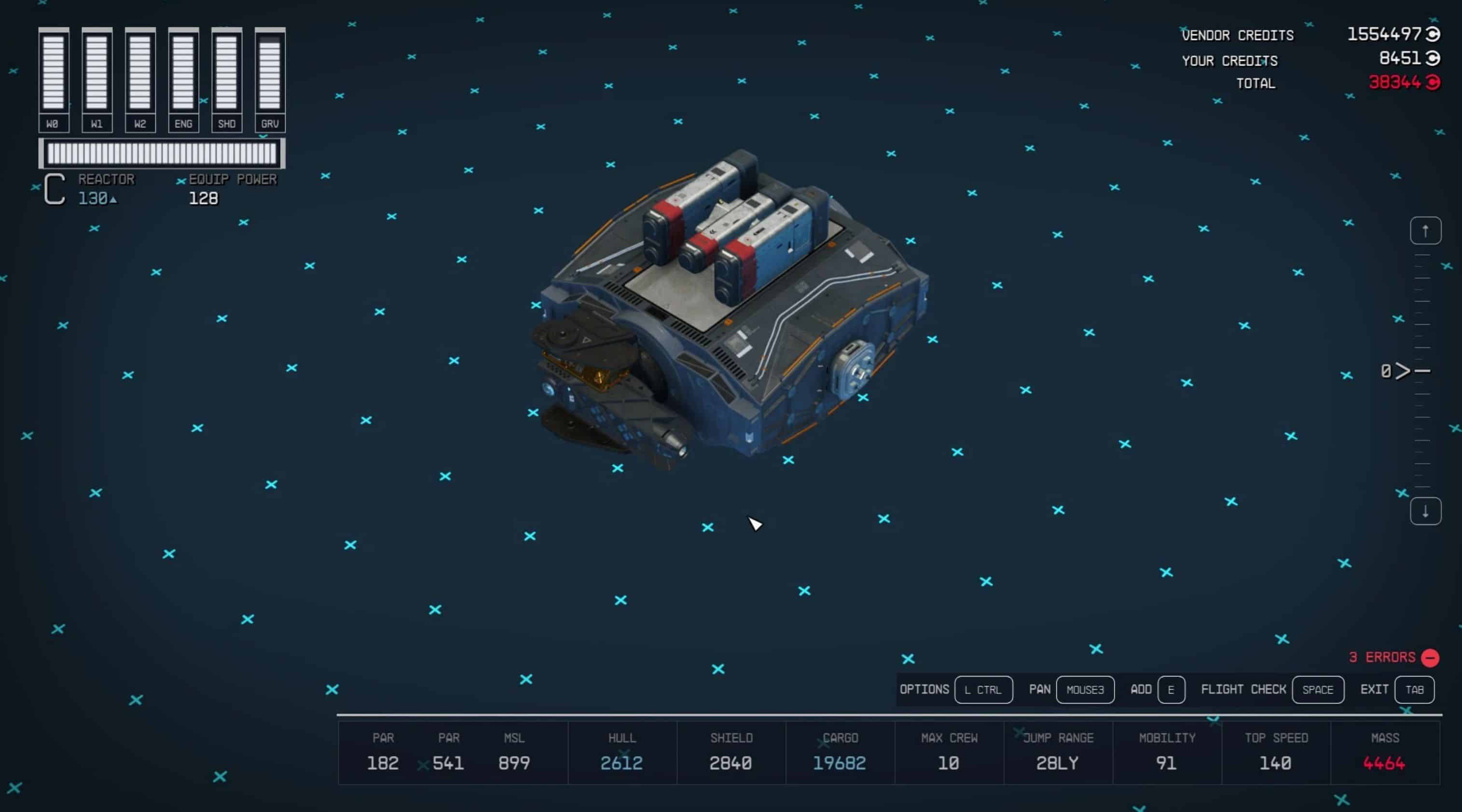Click the upward deck navigation arrow
The height and width of the screenshot is (812, 1462).
(x=1425, y=230)
